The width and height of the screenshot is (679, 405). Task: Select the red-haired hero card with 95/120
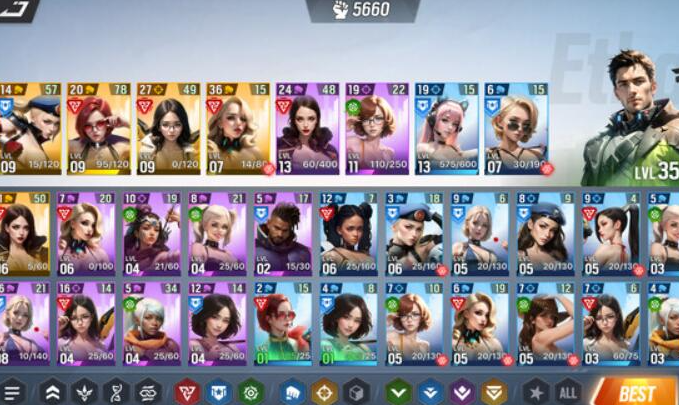pos(98,129)
